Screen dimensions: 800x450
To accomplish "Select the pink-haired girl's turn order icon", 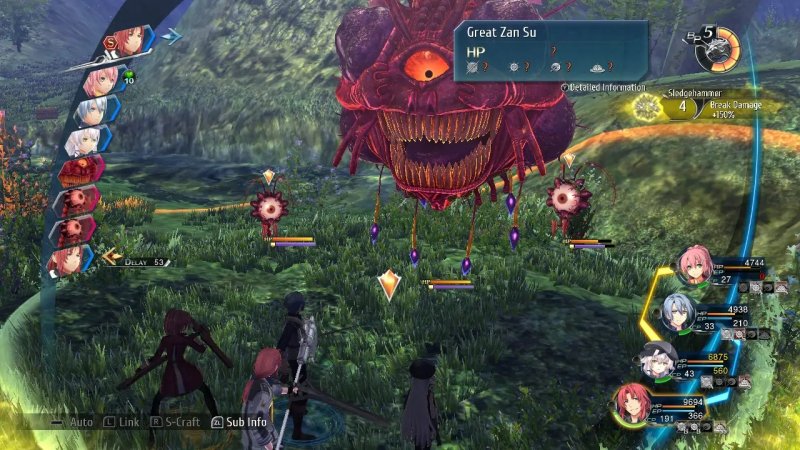I will pyautogui.click(x=100, y=80).
